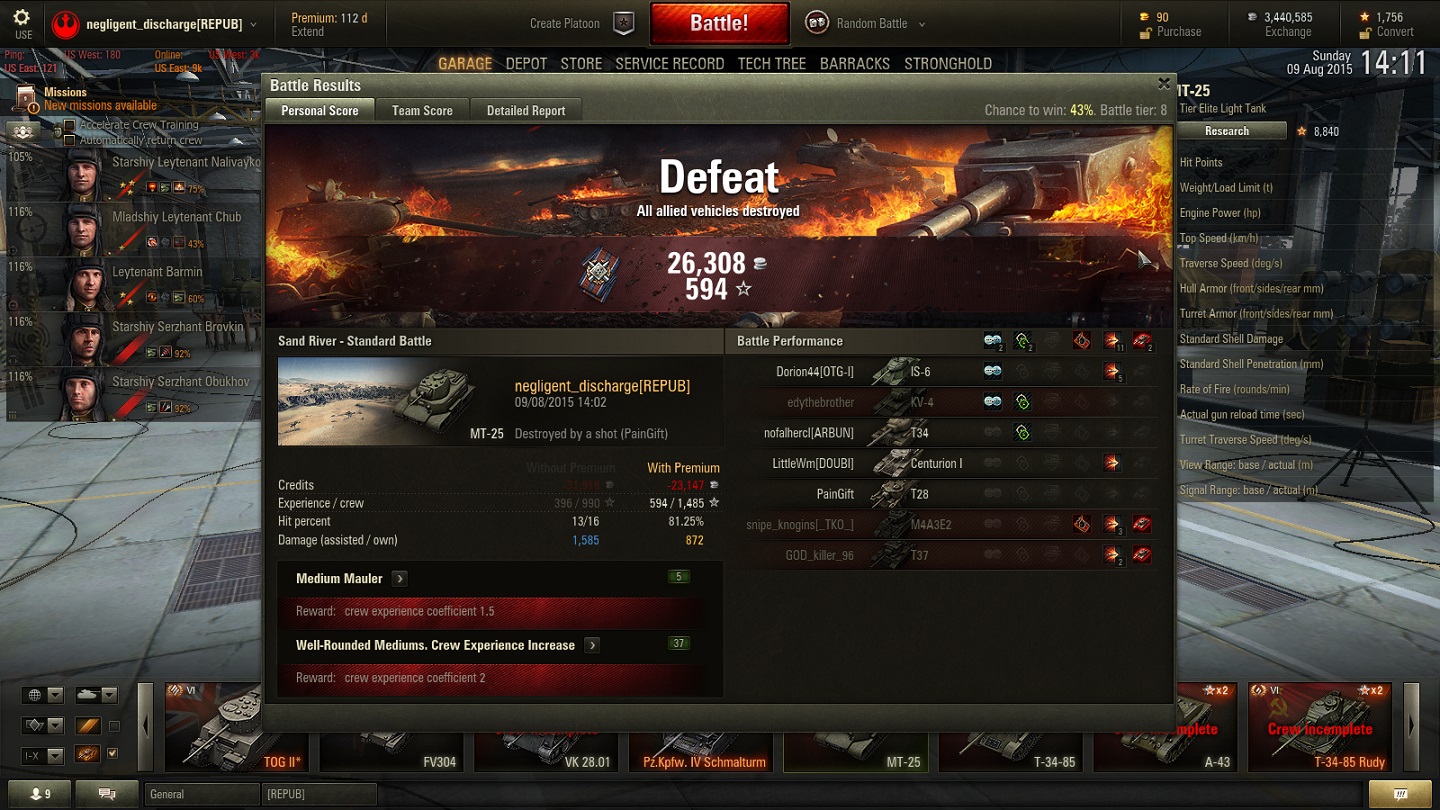Click the Create Platoon button
The width and height of the screenshot is (1440, 810).
point(580,23)
